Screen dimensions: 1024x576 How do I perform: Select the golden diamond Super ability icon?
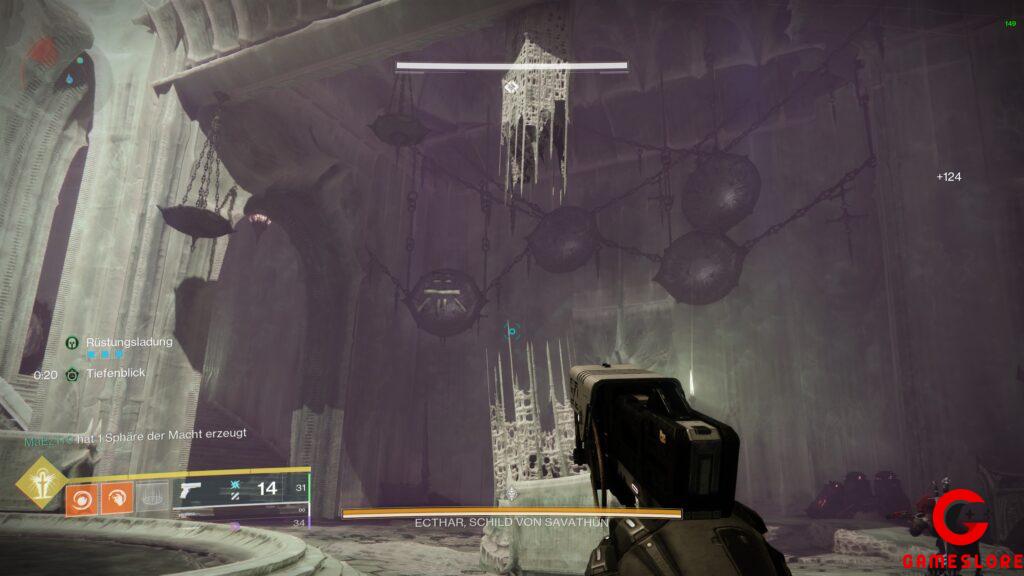[39, 482]
